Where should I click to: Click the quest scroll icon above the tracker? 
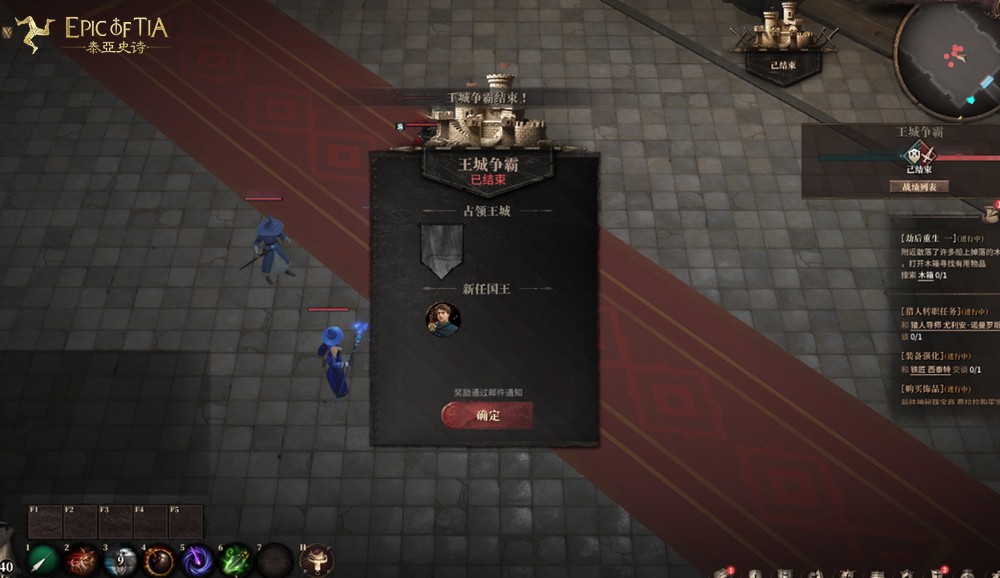tap(991, 211)
